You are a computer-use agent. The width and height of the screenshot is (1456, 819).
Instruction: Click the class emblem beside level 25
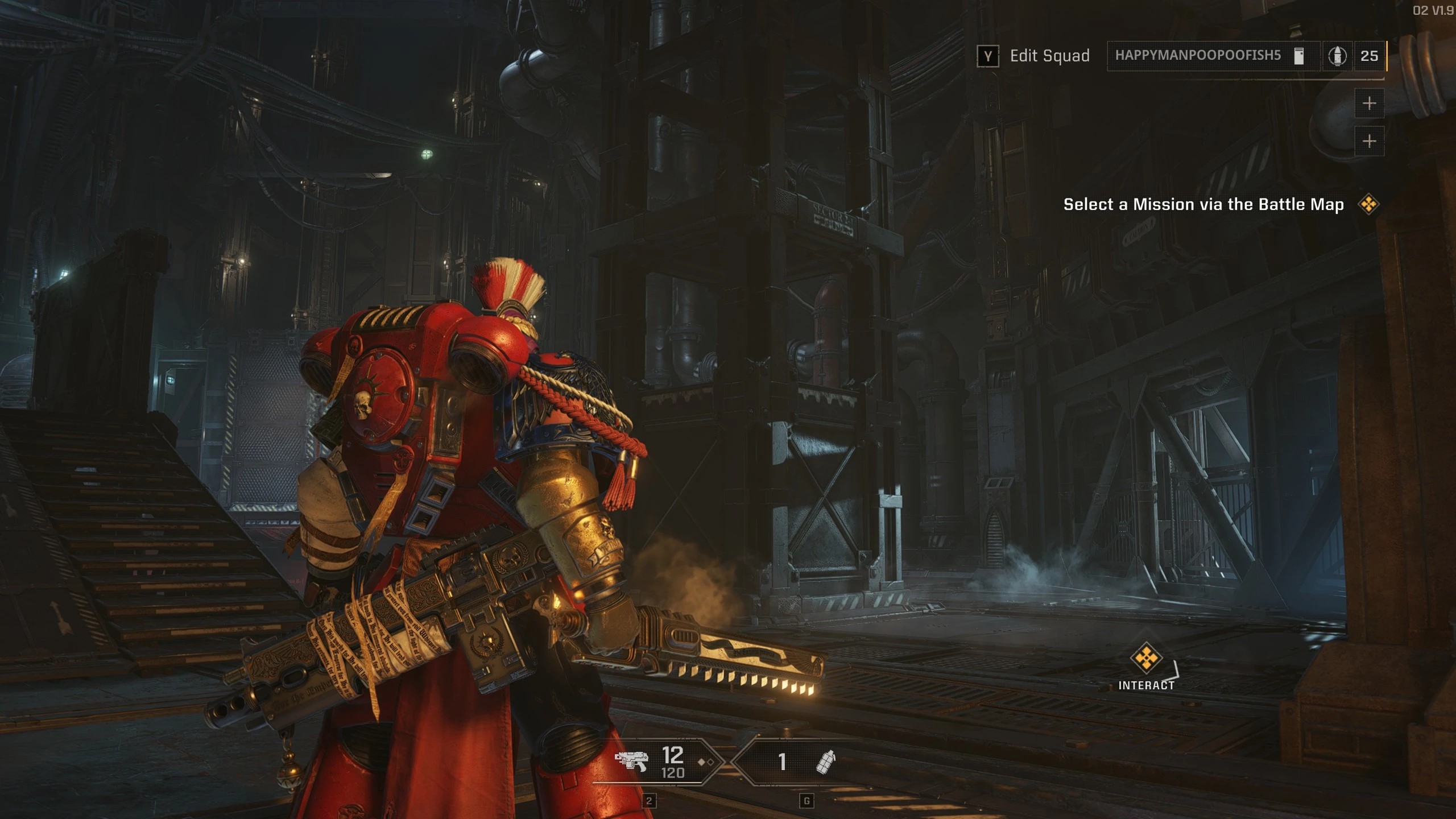tap(1337, 56)
